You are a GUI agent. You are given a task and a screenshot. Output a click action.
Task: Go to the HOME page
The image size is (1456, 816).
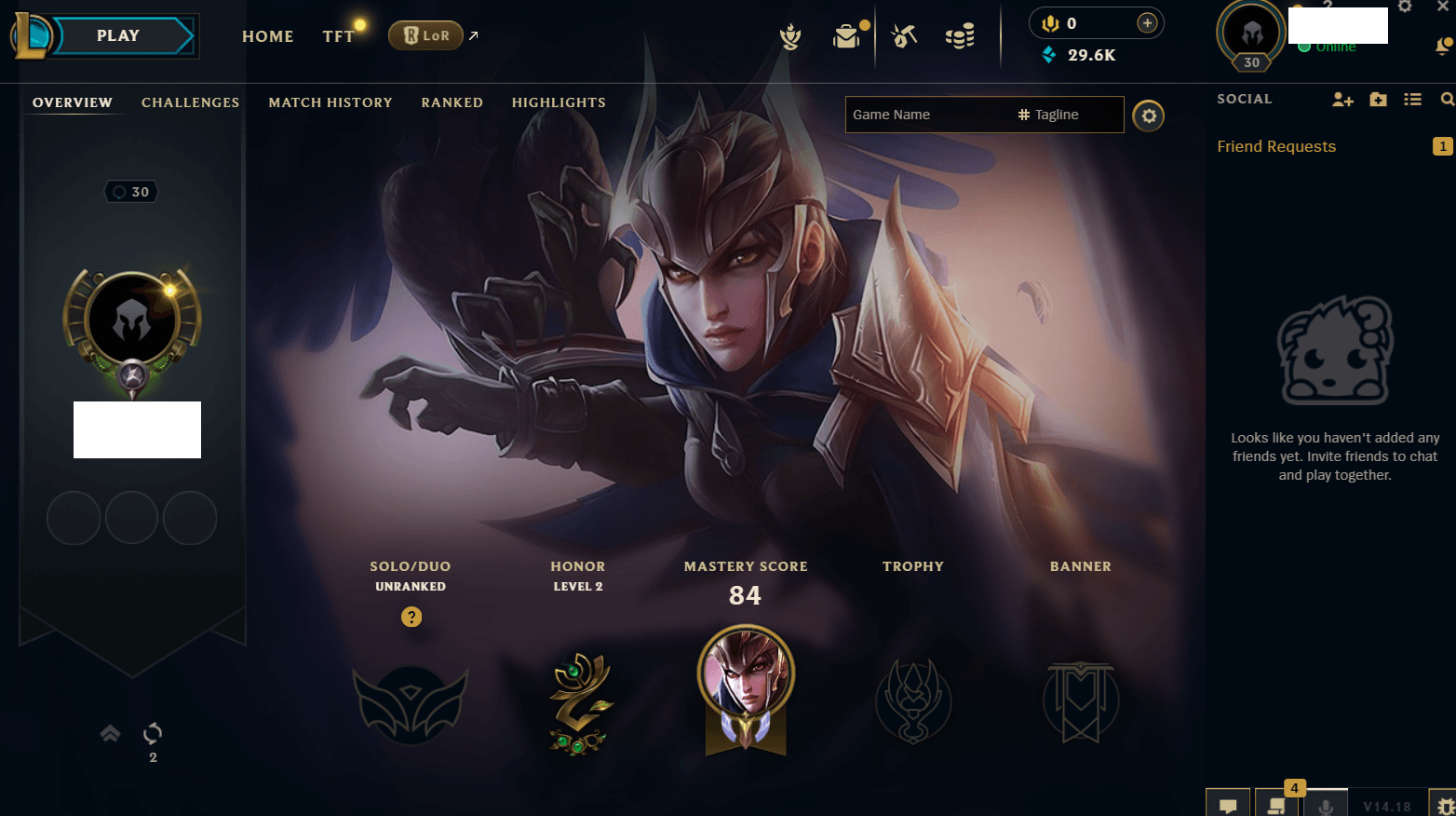tap(267, 36)
